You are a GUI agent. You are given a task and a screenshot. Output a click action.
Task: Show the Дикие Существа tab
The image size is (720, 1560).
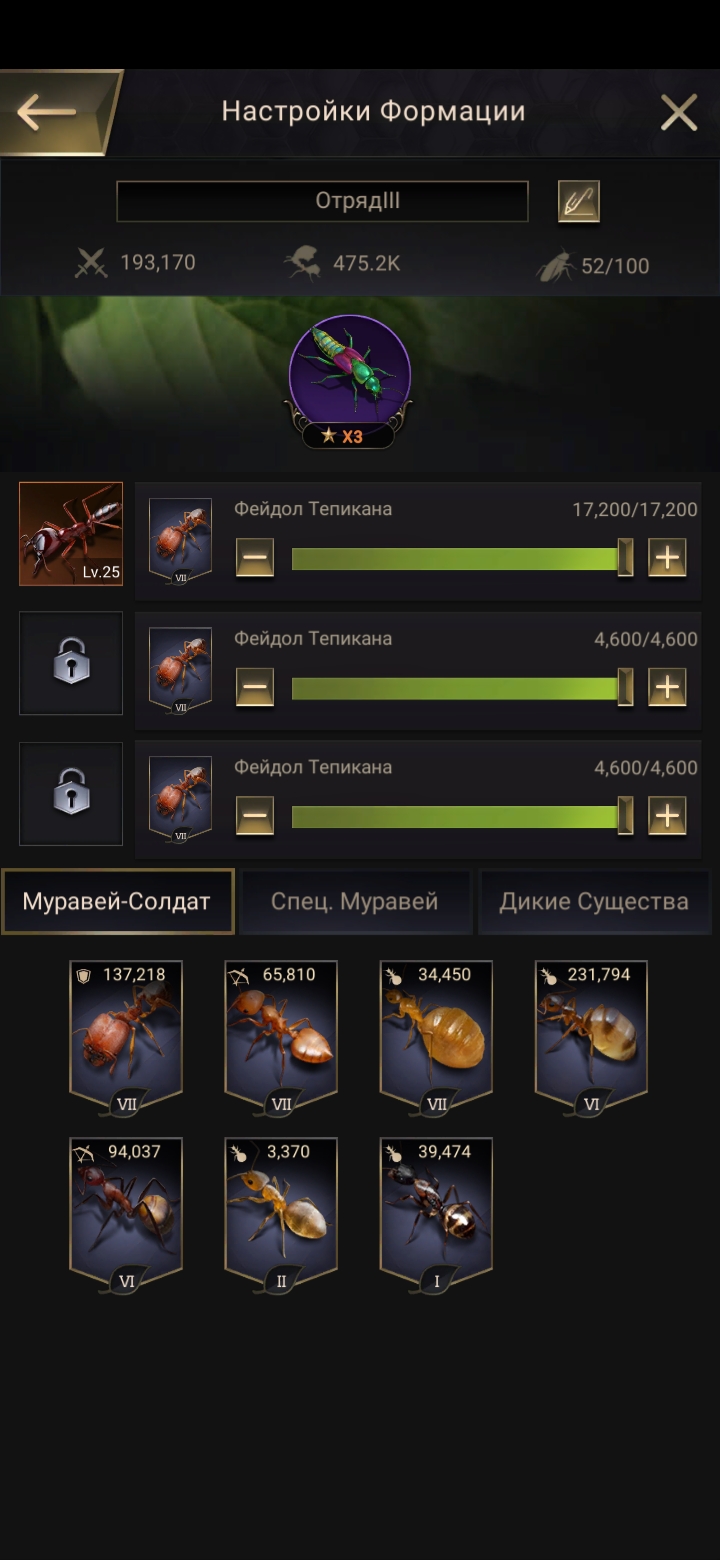click(x=594, y=901)
